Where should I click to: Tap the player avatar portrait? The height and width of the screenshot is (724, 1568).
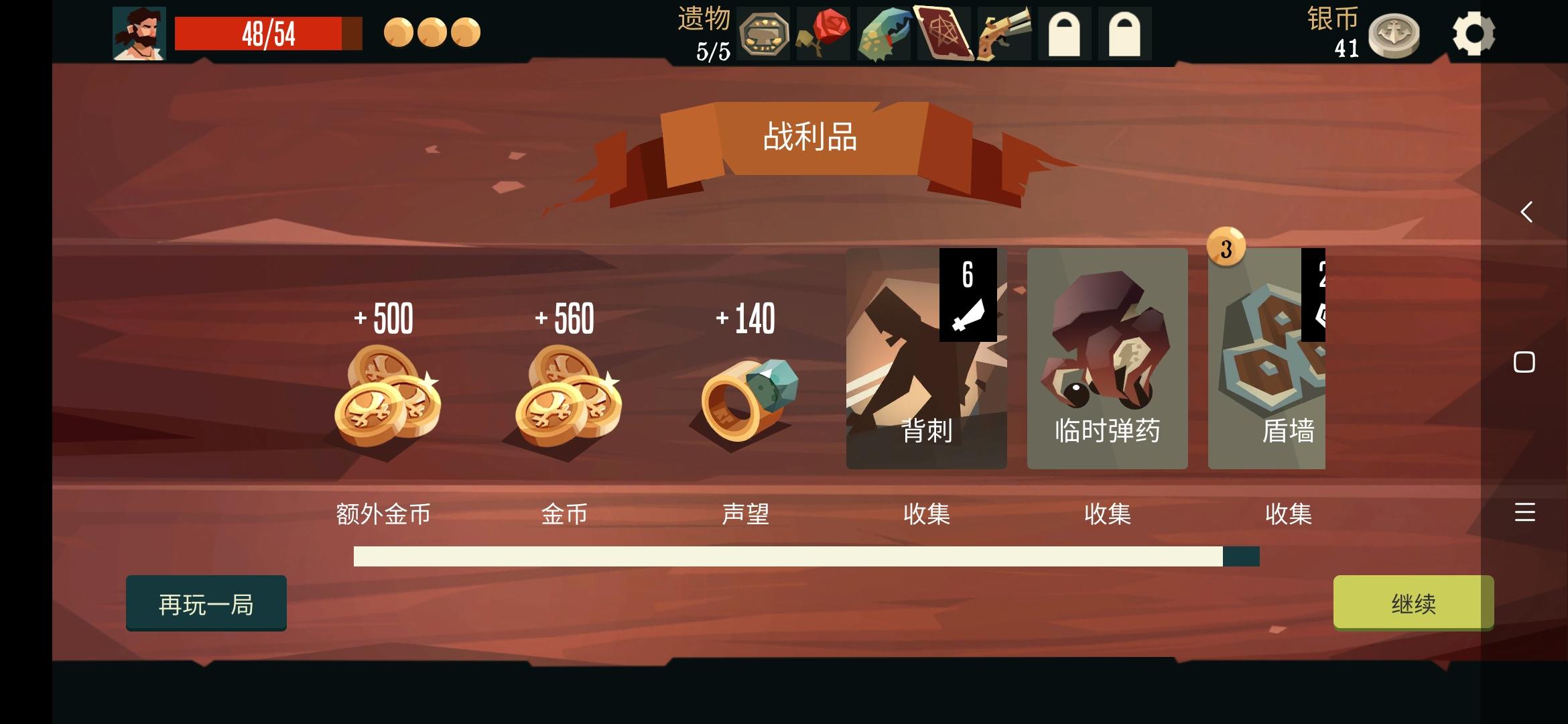pyautogui.click(x=141, y=34)
